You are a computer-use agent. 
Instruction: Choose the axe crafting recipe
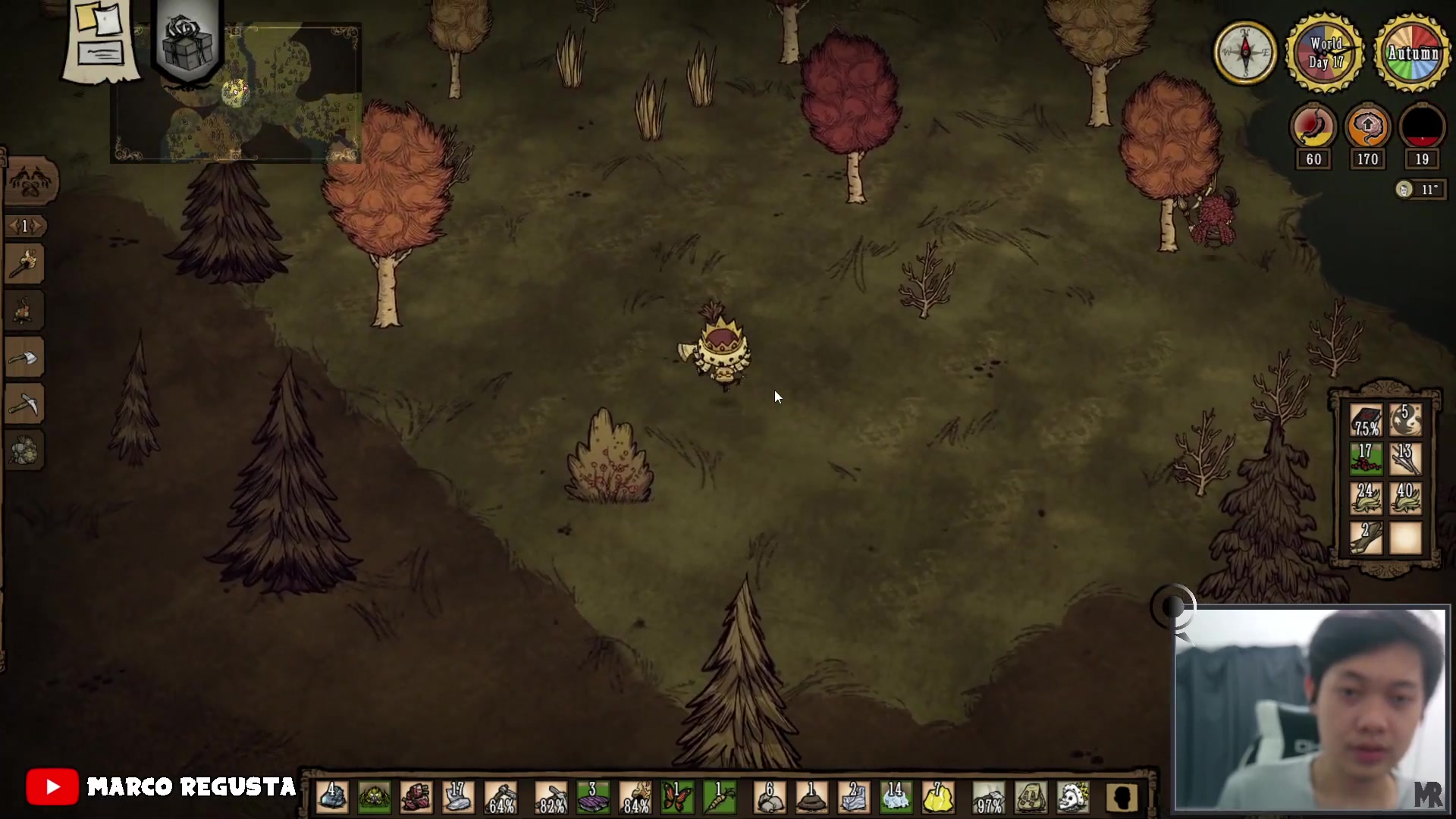tap(25, 358)
